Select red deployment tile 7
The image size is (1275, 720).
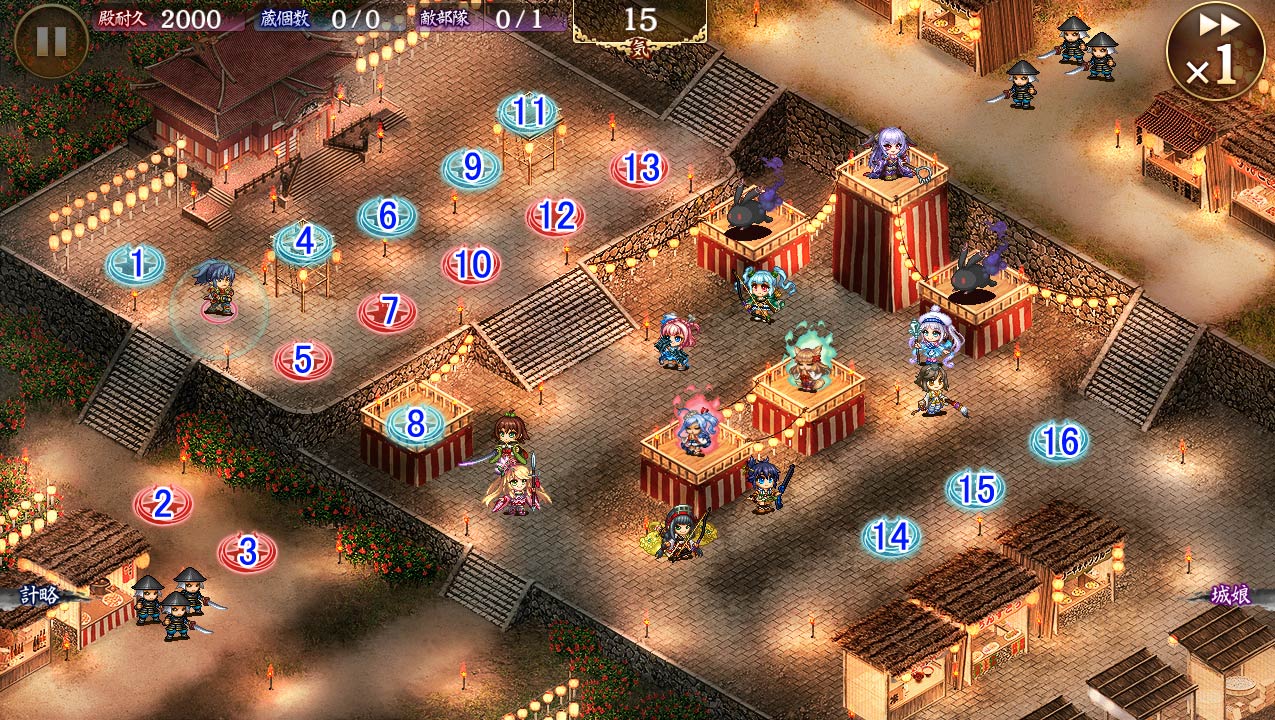coord(388,312)
